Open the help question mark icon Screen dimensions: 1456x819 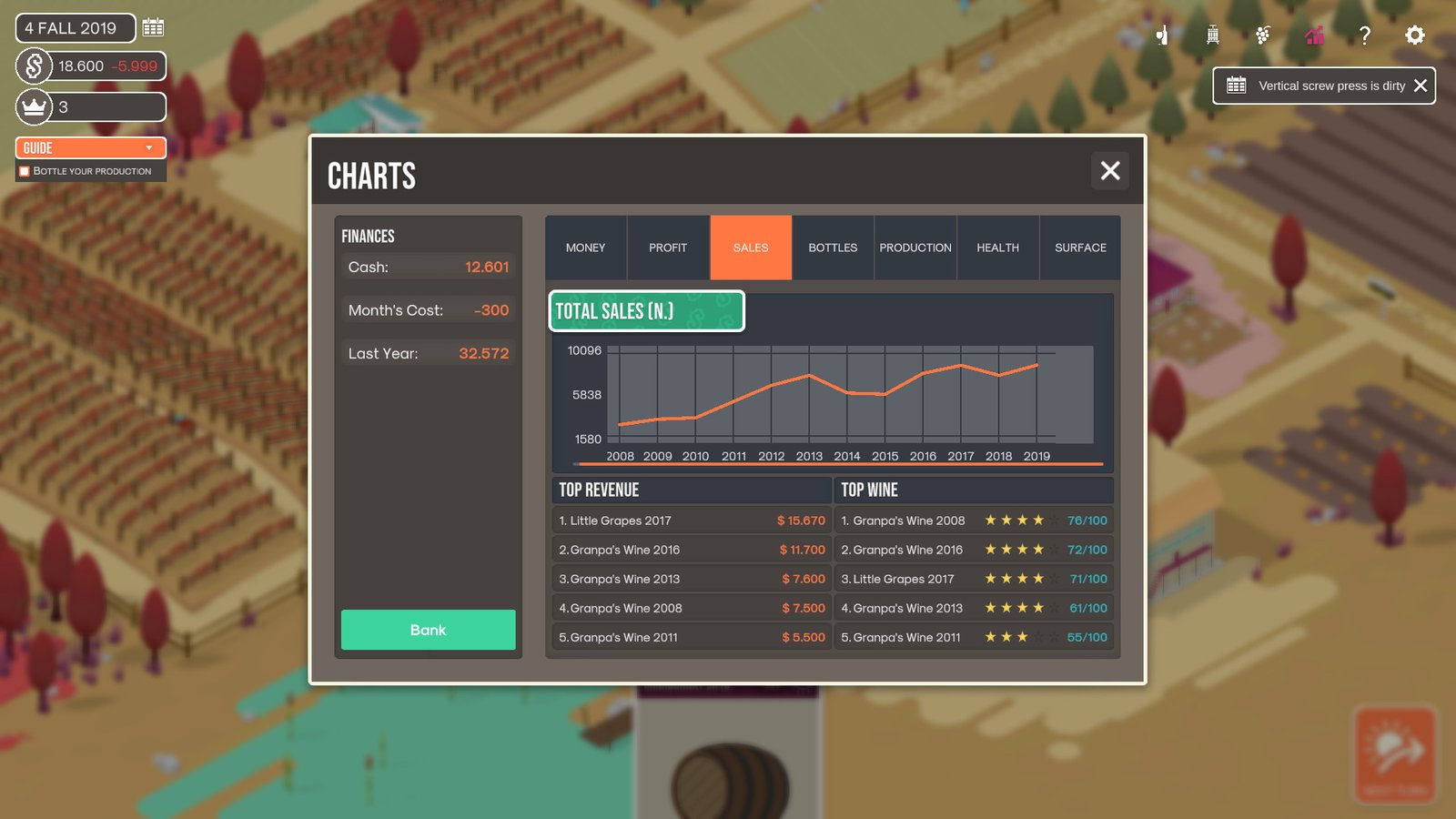point(1364,35)
